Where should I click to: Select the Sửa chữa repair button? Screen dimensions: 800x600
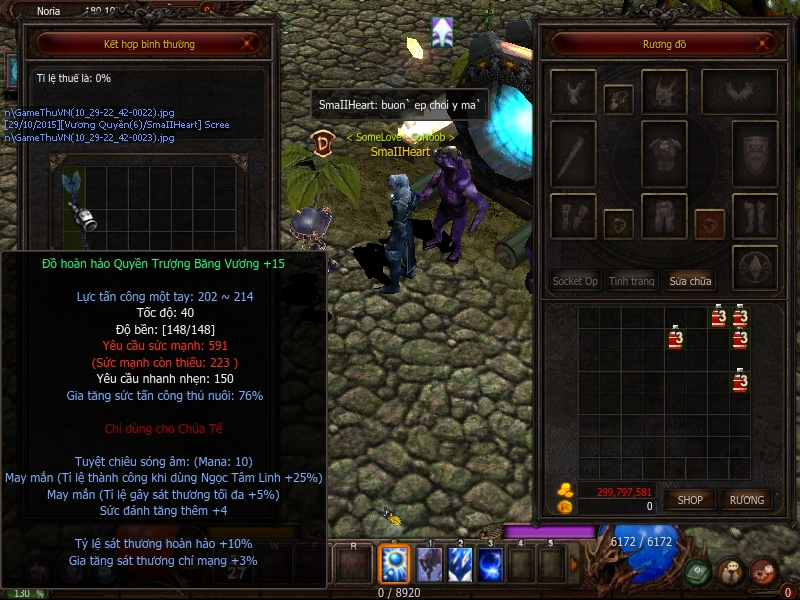[690, 281]
